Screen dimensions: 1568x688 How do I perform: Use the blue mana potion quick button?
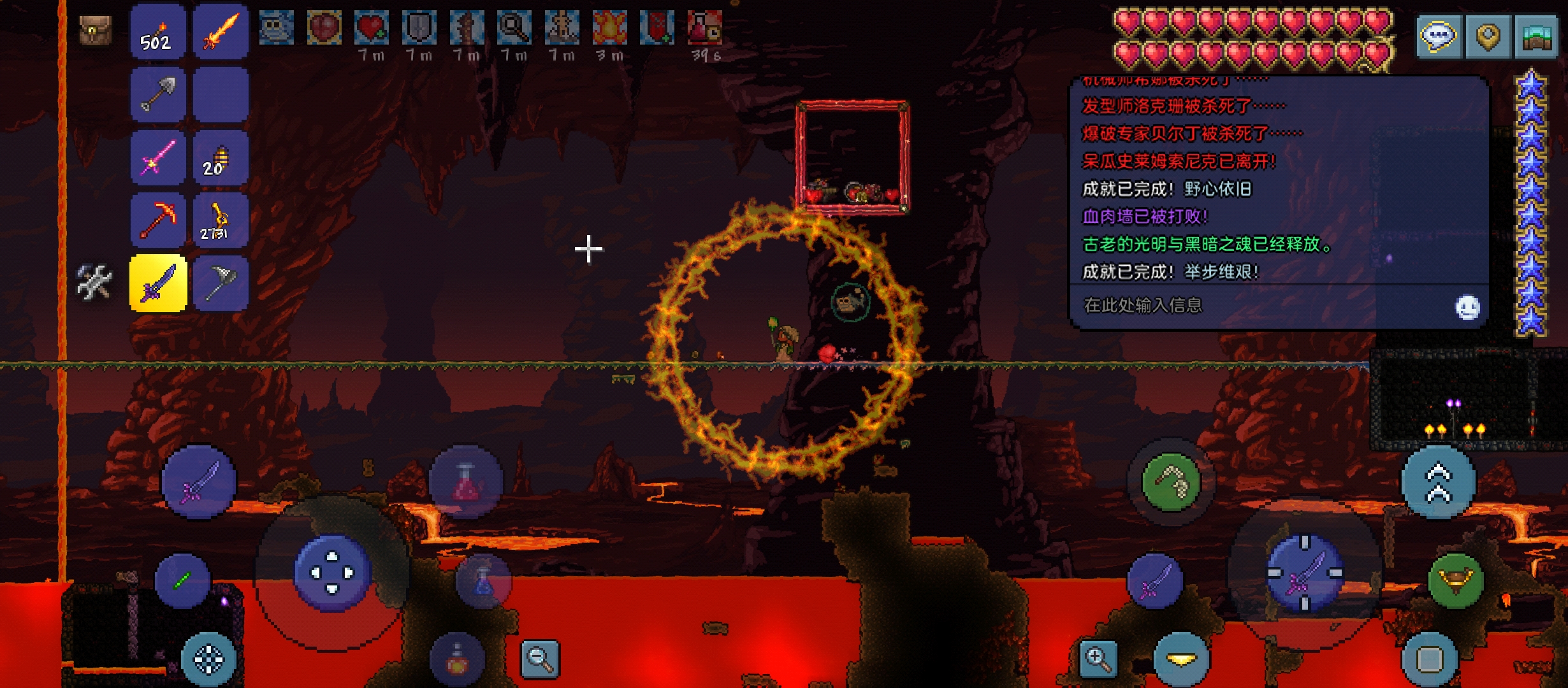[x=483, y=581]
